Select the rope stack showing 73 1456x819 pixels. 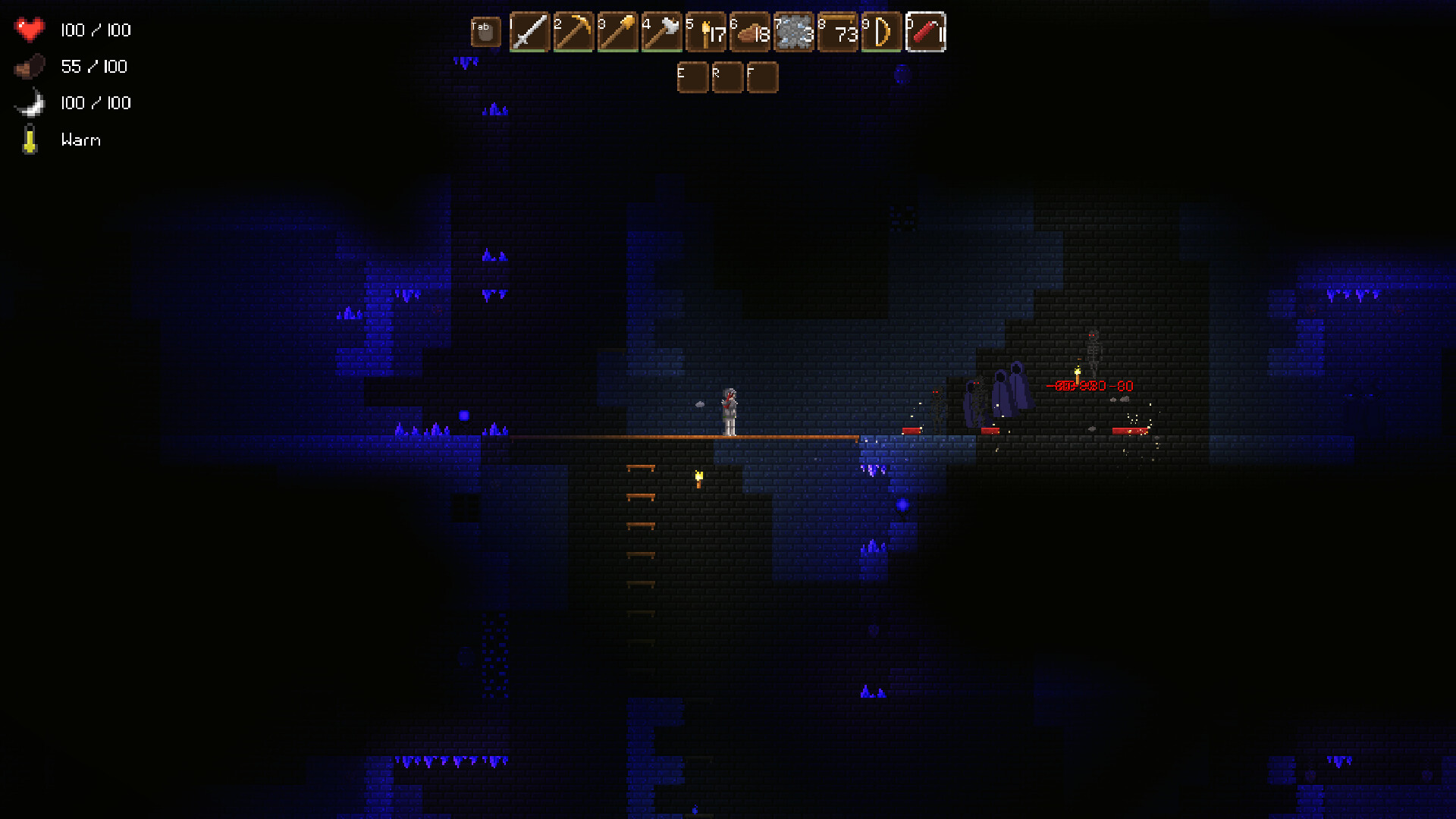(x=838, y=32)
